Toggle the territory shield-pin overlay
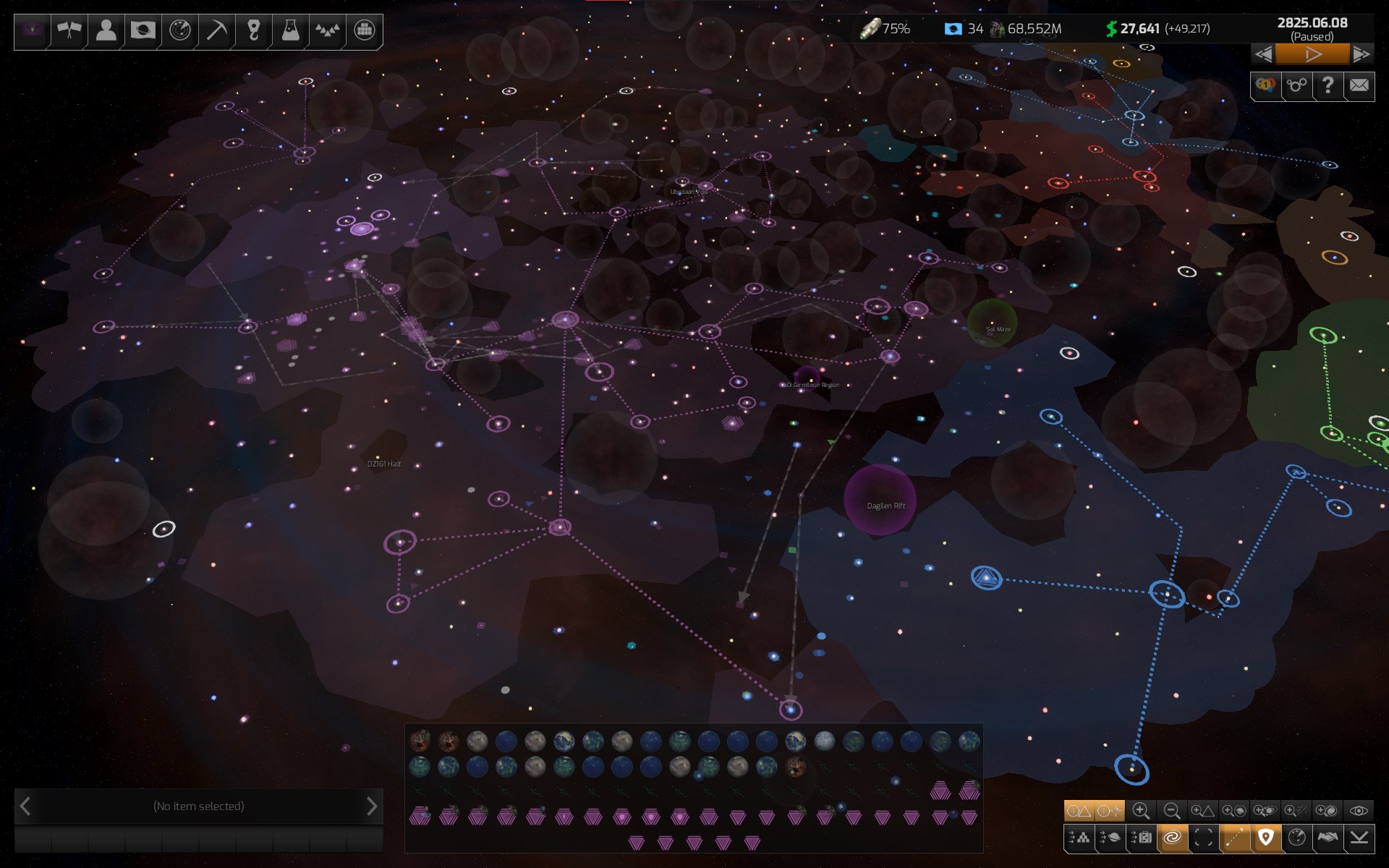This screenshot has width=1389, height=868. [x=1267, y=839]
